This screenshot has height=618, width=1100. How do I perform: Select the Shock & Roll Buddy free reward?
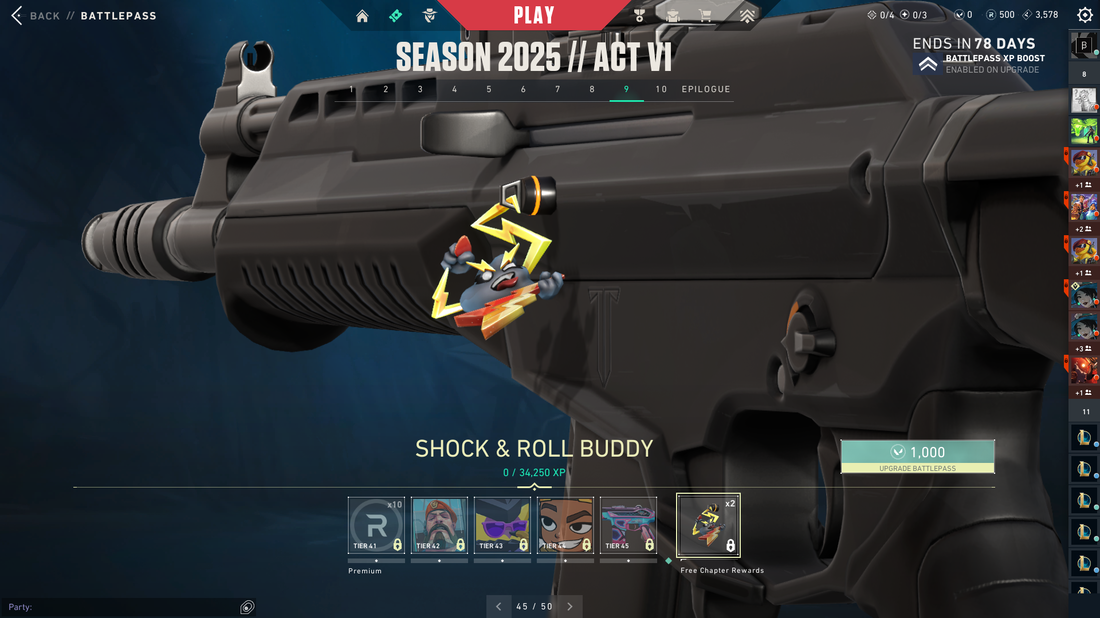[708, 525]
